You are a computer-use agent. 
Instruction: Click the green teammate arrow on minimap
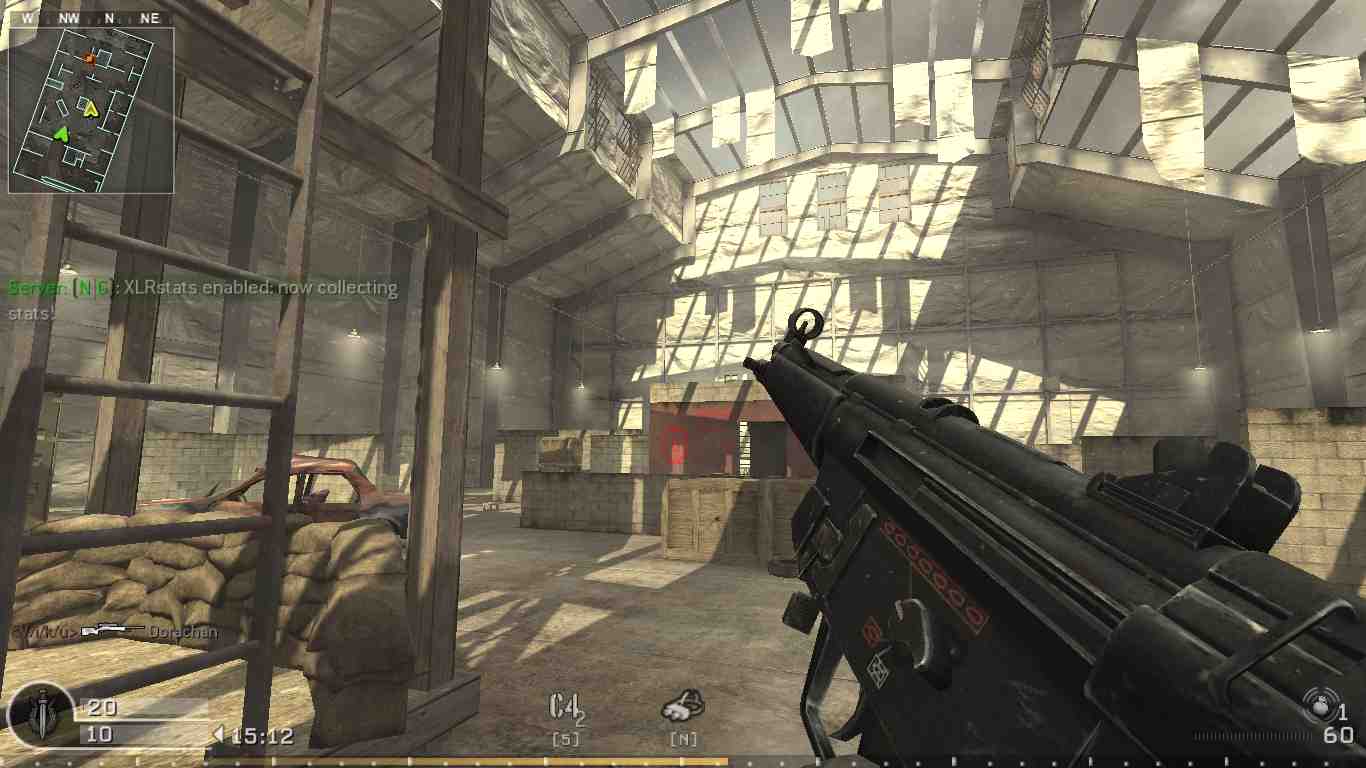click(61, 134)
